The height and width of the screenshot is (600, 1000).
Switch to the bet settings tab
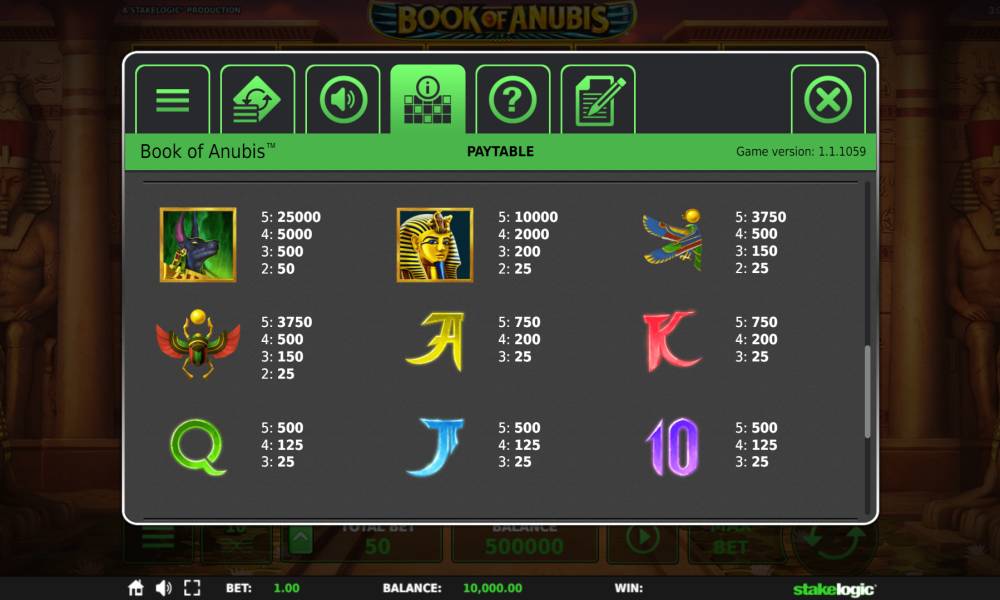point(257,100)
